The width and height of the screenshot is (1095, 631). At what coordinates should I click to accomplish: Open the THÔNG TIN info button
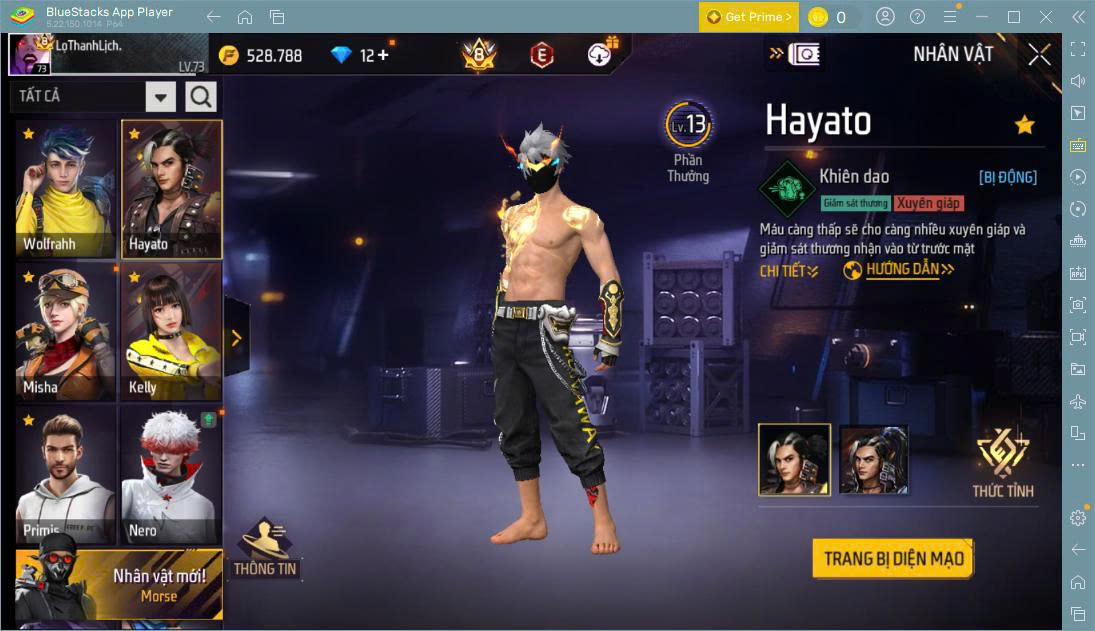pos(265,548)
